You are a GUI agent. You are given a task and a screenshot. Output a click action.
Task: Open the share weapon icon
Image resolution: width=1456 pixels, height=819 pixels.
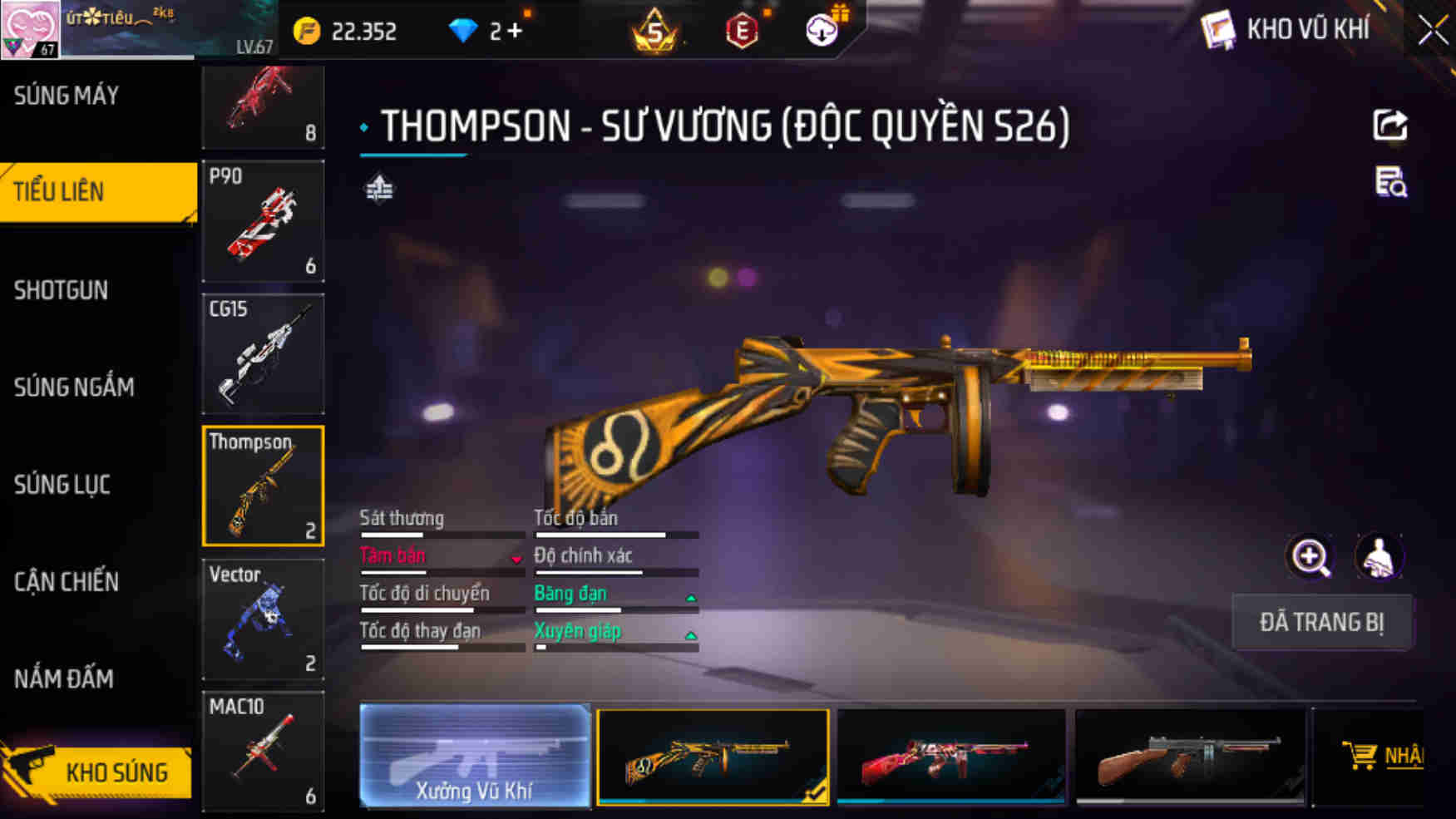[x=1392, y=126]
